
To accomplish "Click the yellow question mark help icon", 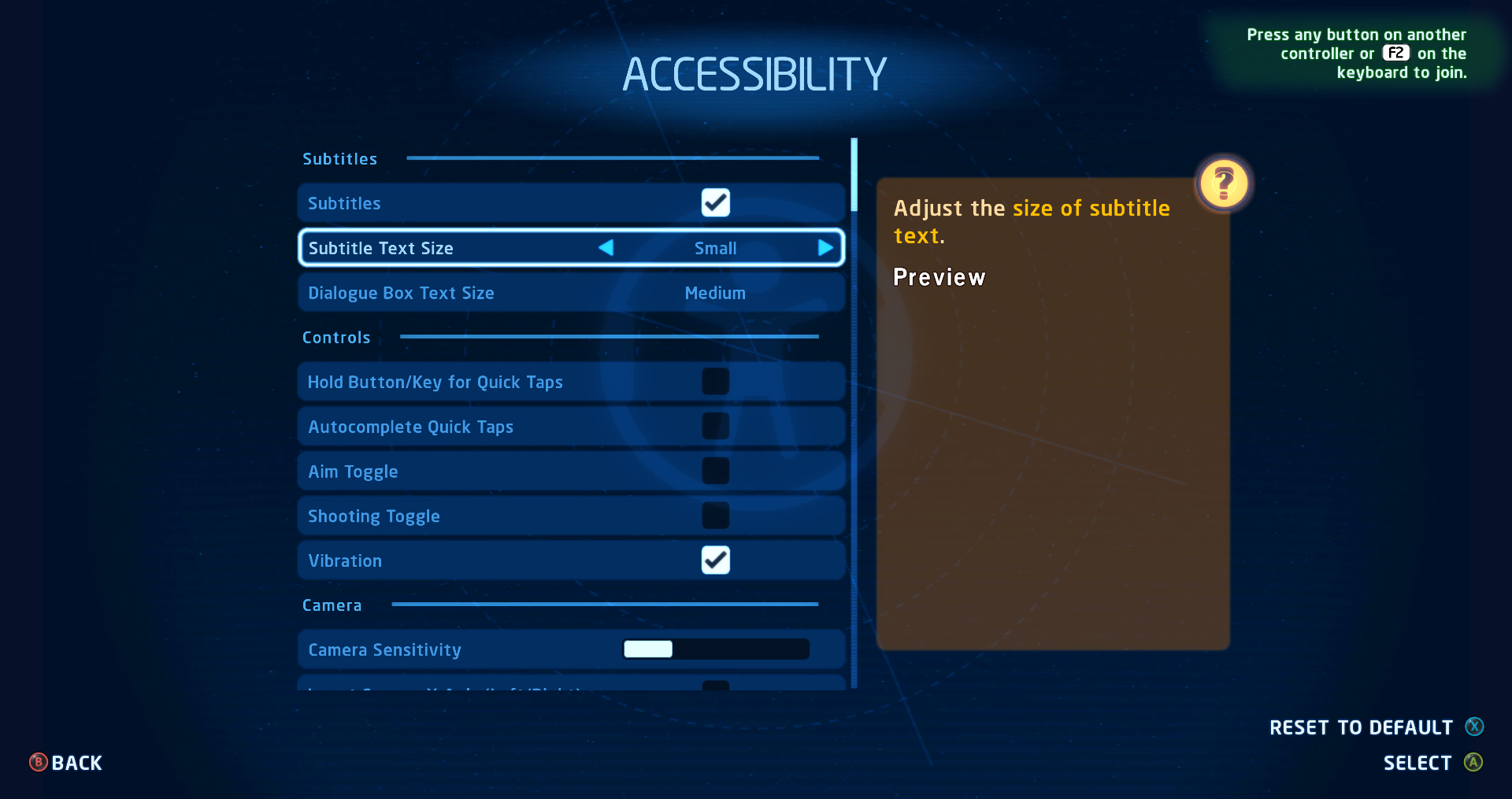I will (1223, 184).
